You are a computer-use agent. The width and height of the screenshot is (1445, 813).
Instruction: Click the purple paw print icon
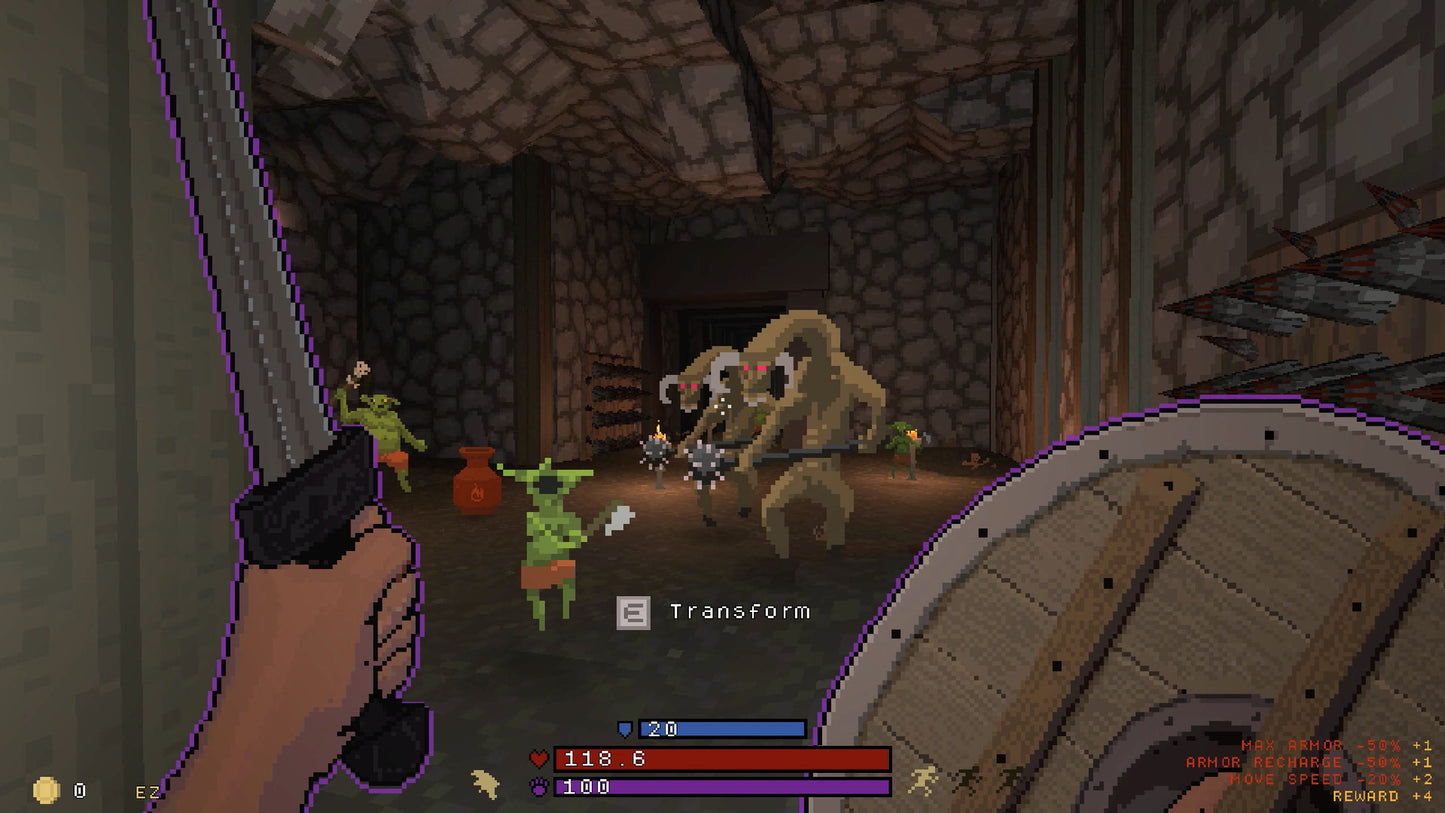(x=539, y=787)
